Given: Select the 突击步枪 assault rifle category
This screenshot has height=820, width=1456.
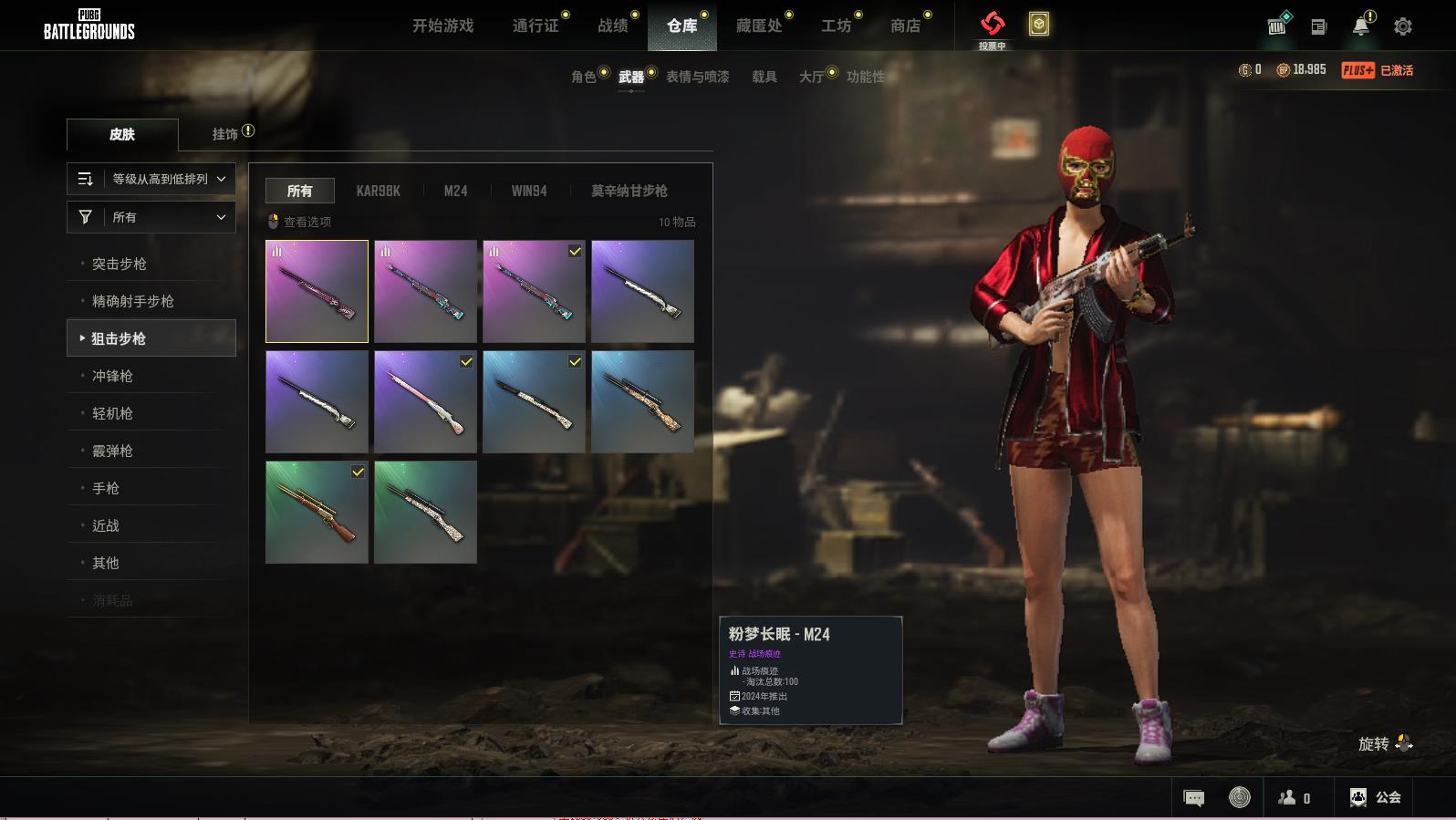Looking at the screenshot, I should (x=120, y=264).
